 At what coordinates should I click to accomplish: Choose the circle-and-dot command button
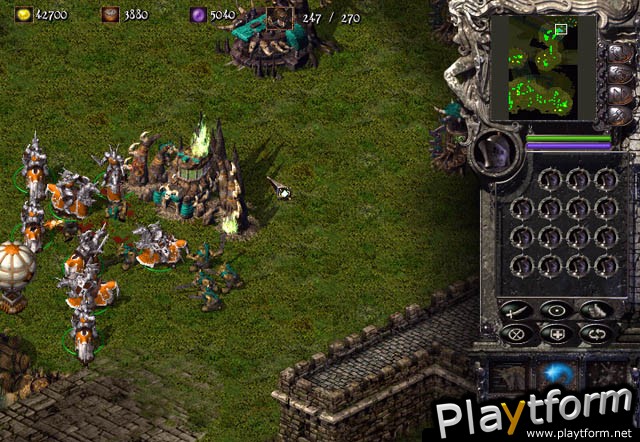click(557, 310)
